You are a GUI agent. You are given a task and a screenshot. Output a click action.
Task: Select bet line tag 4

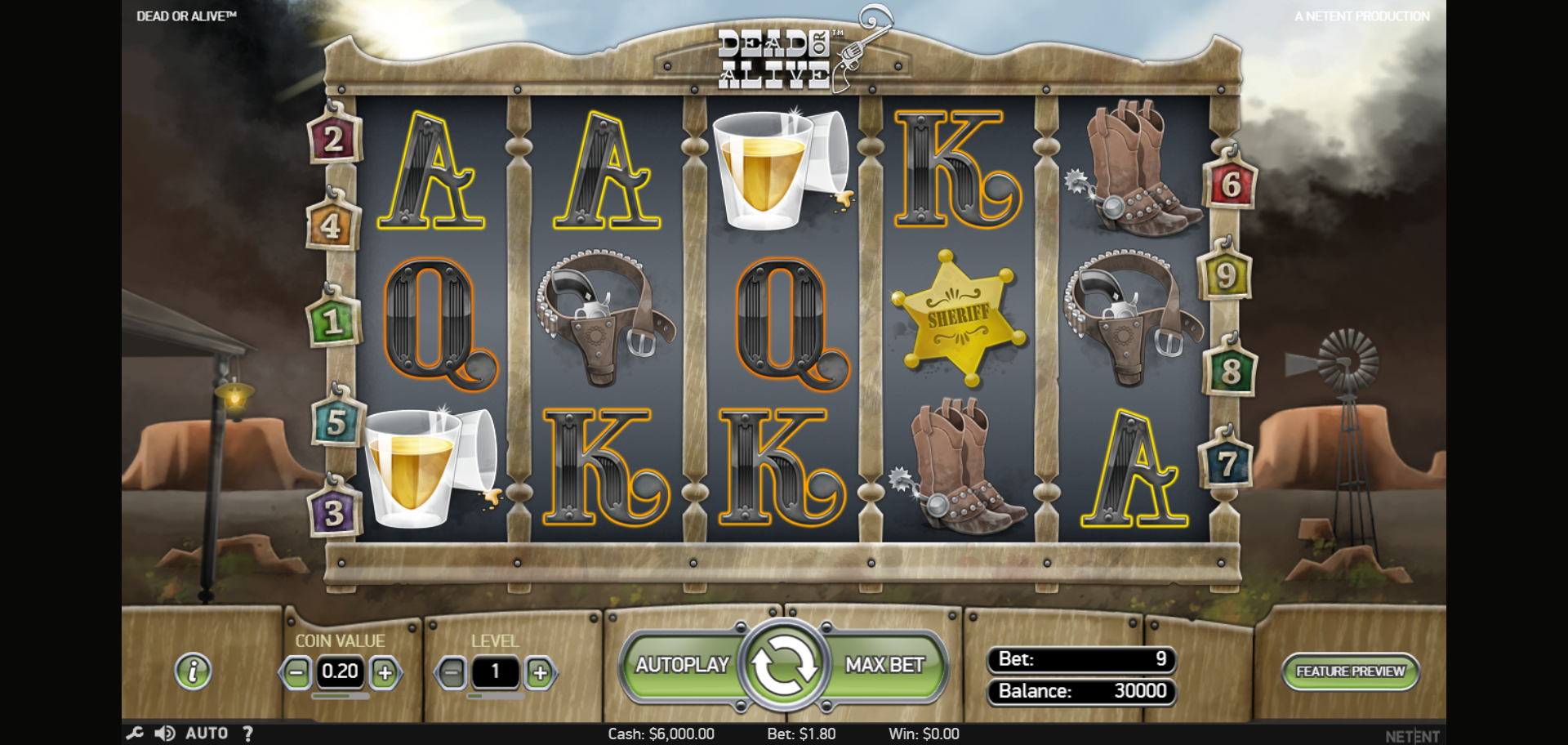point(331,225)
